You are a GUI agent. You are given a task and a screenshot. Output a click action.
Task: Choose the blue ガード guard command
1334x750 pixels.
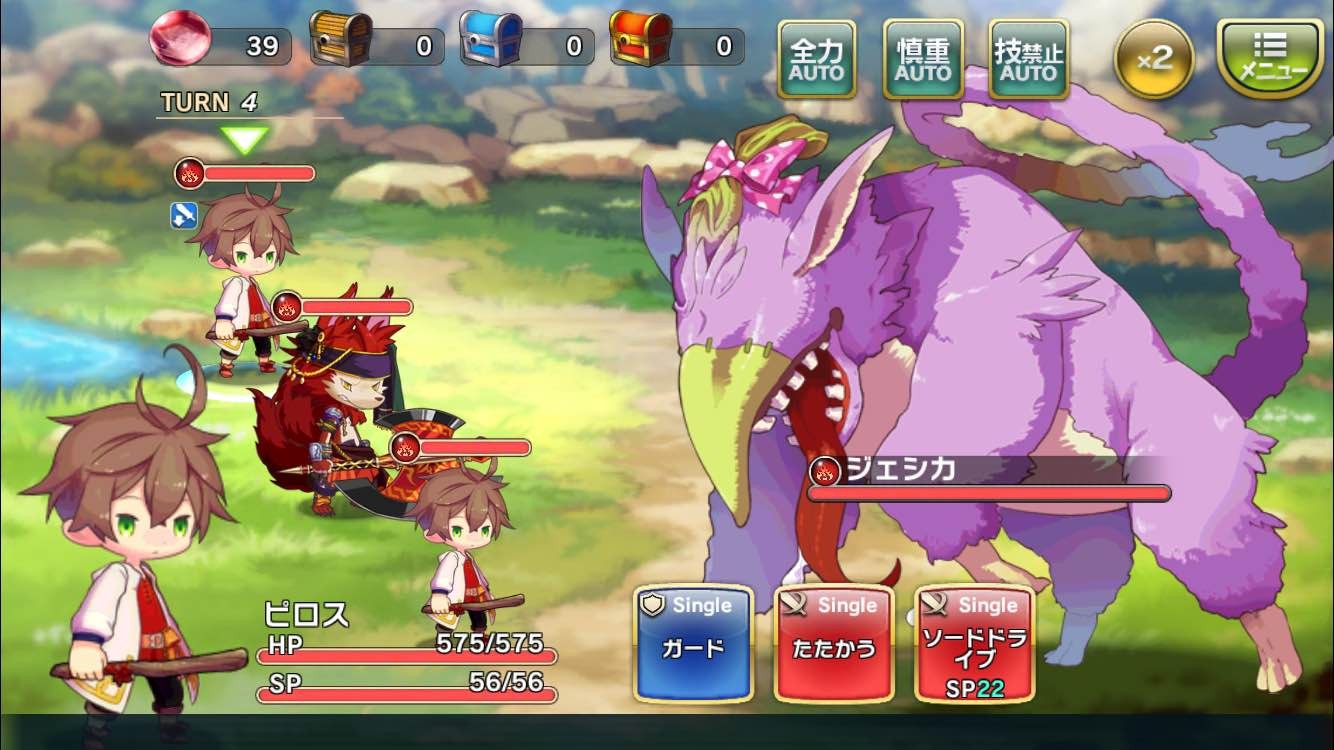coord(693,644)
